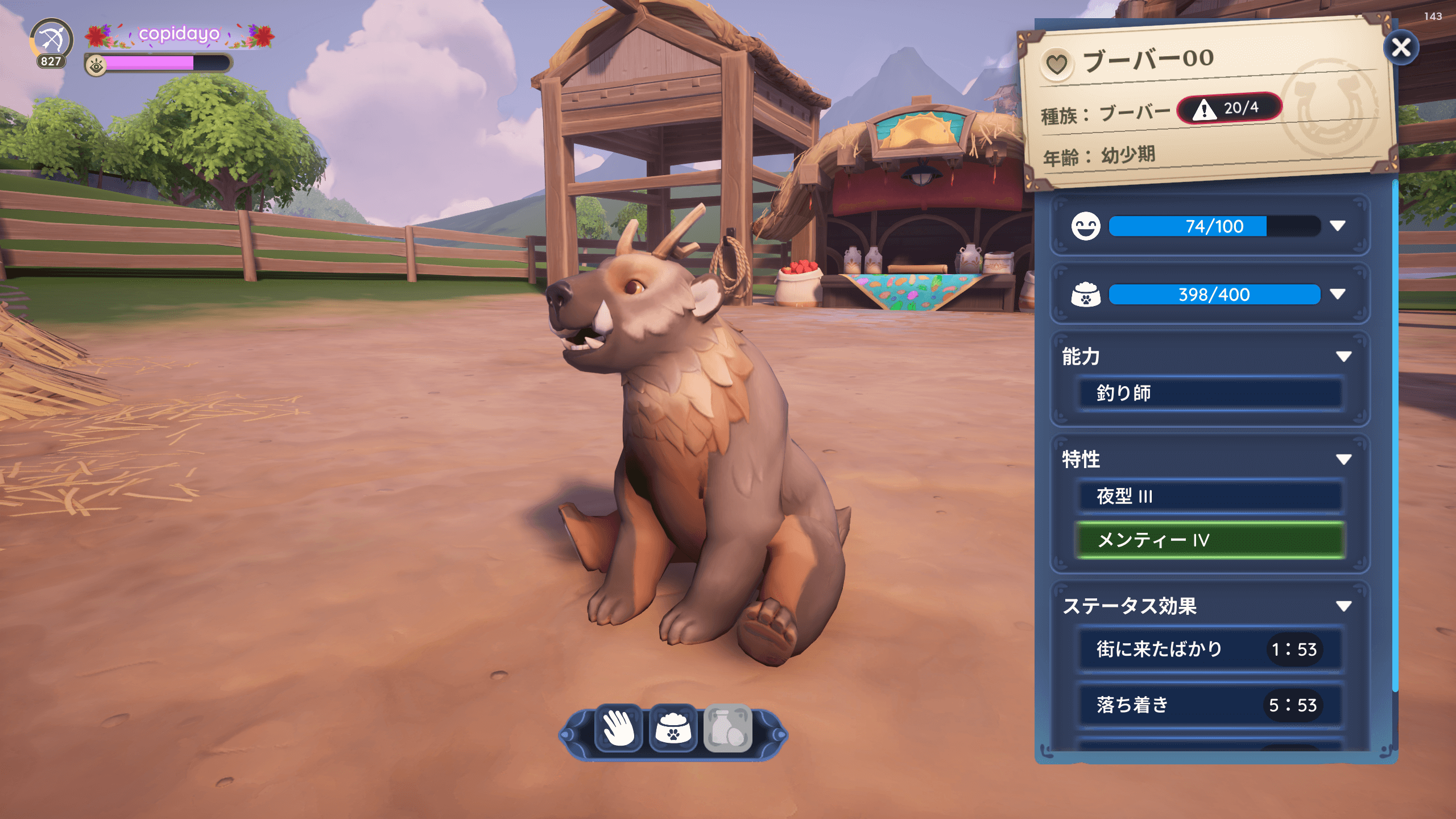Click the greyed-out milk bottle button
Image resolution: width=1456 pixels, height=819 pixels.
pos(727,728)
